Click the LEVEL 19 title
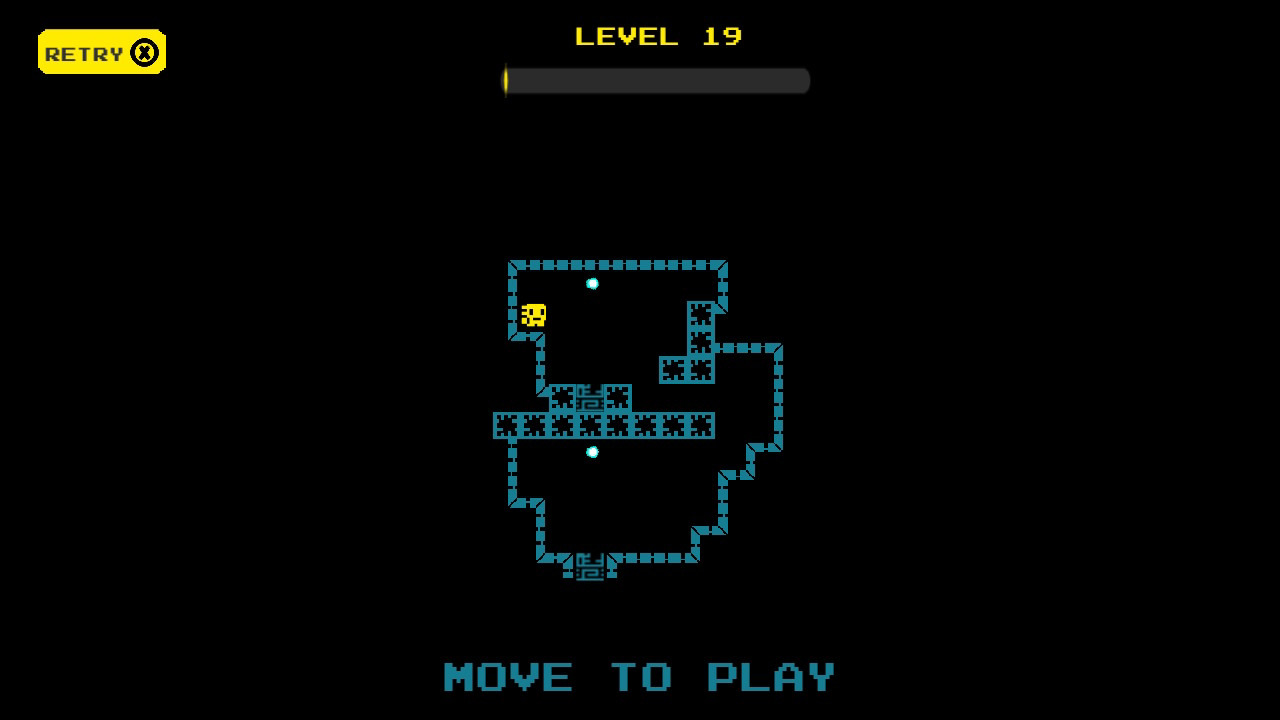This screenshot has width=1280, height=720. 657,37
